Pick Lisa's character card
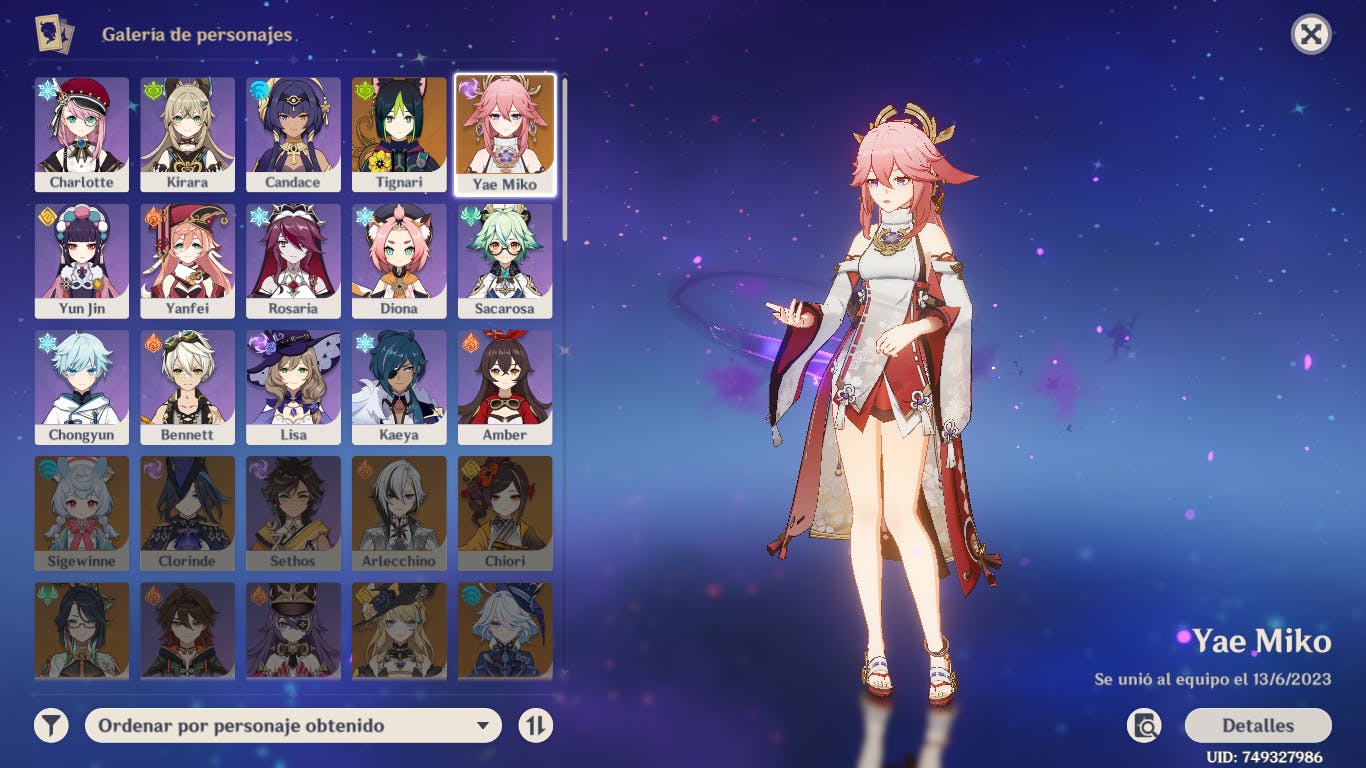The width and height of the screenshot is (1366, 768). (293, 387)
